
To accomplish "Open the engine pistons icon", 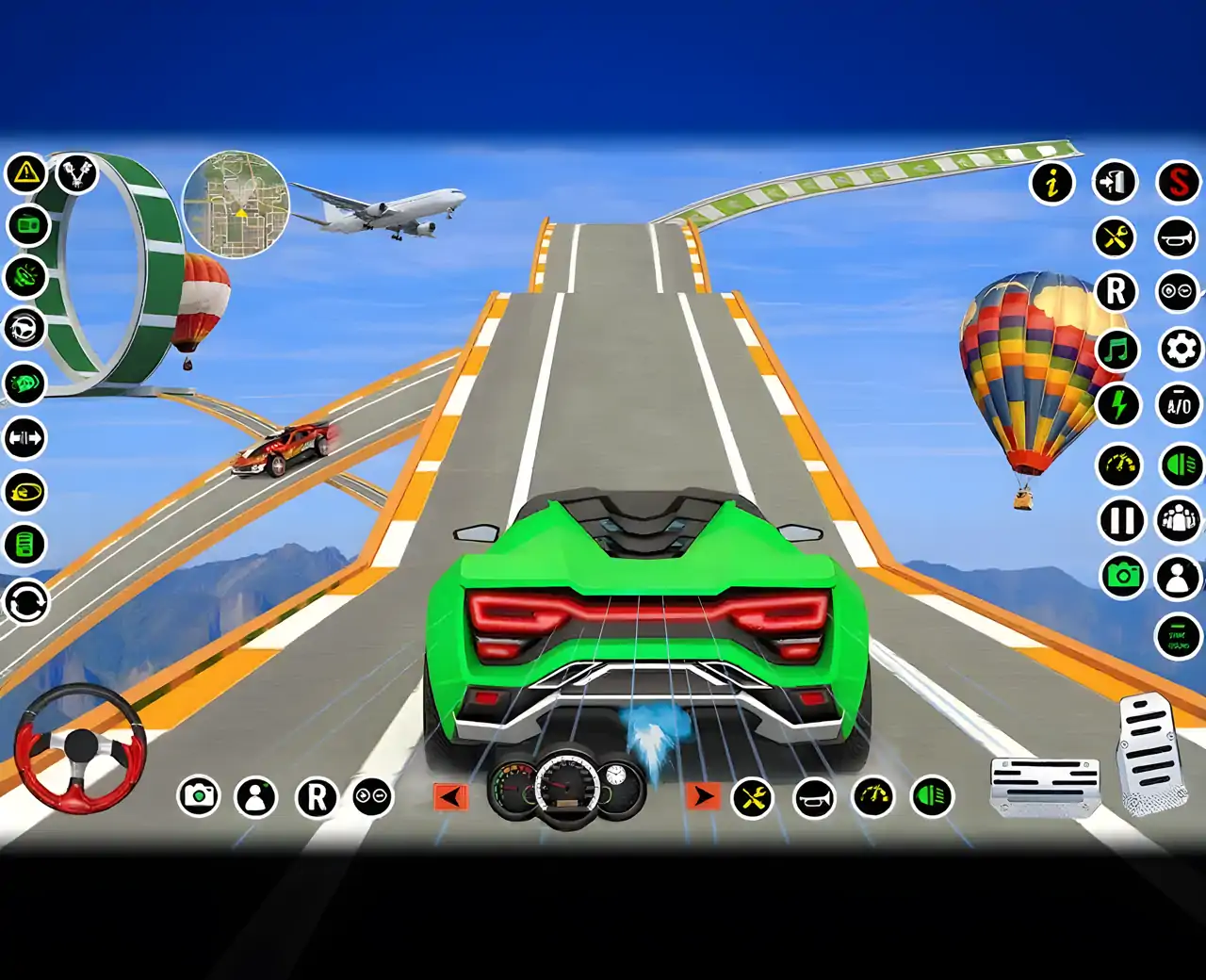I will coord(77,173).
